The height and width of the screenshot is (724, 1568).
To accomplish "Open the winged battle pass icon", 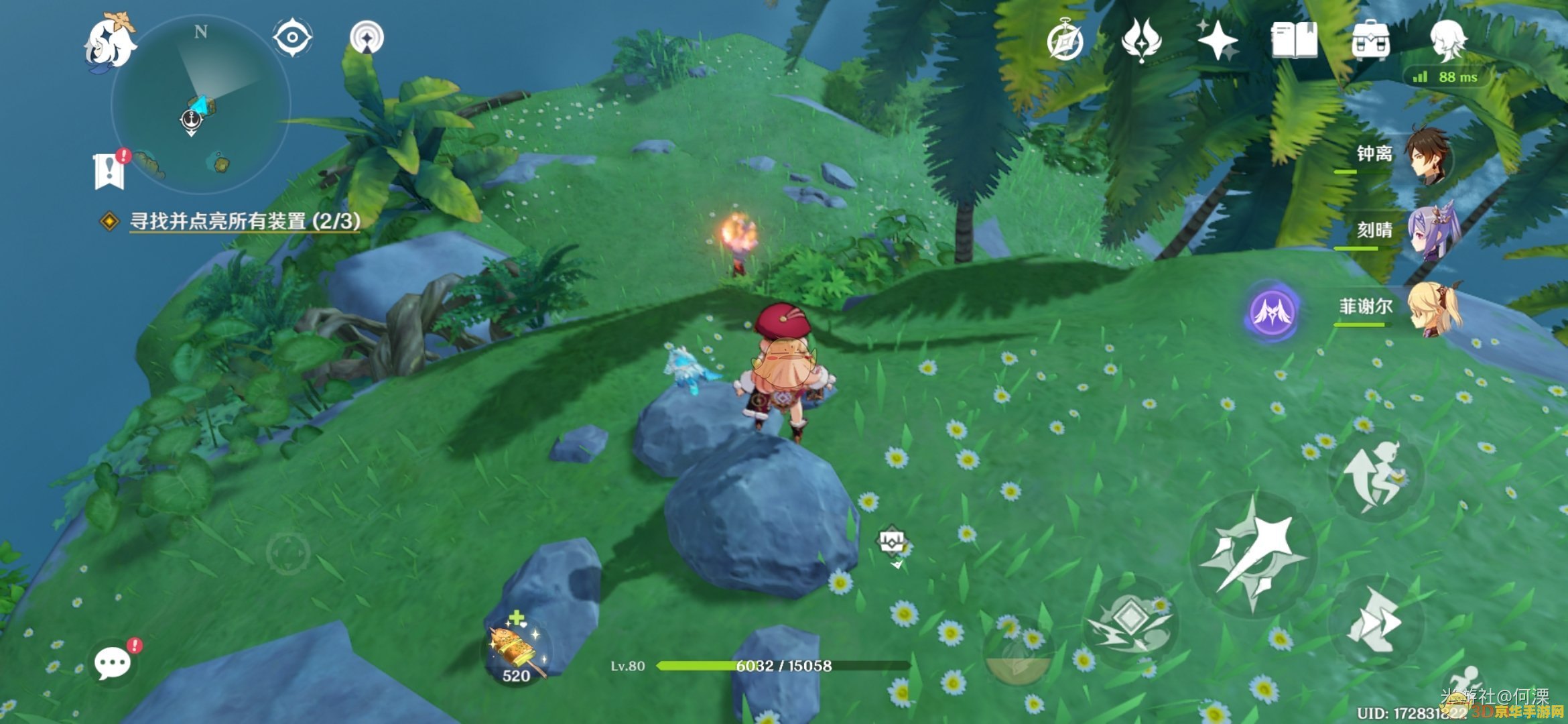I will pyautogui.click(x=1141, y=40).
